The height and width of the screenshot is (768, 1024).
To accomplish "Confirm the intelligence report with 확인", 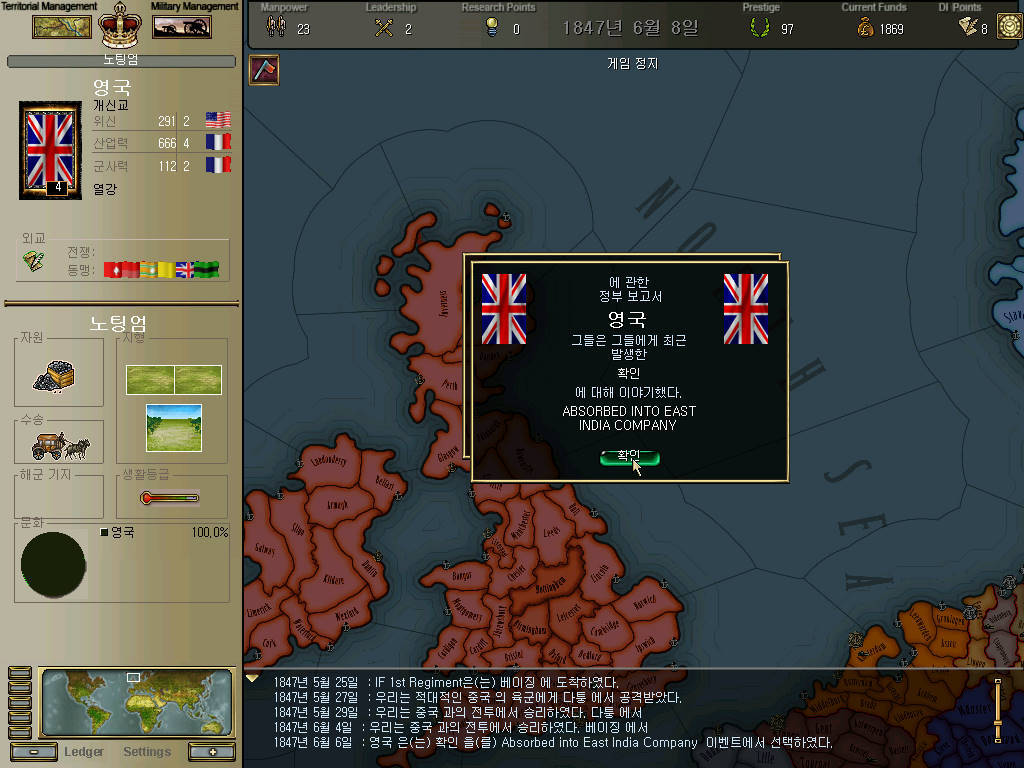I will (629, 457).
